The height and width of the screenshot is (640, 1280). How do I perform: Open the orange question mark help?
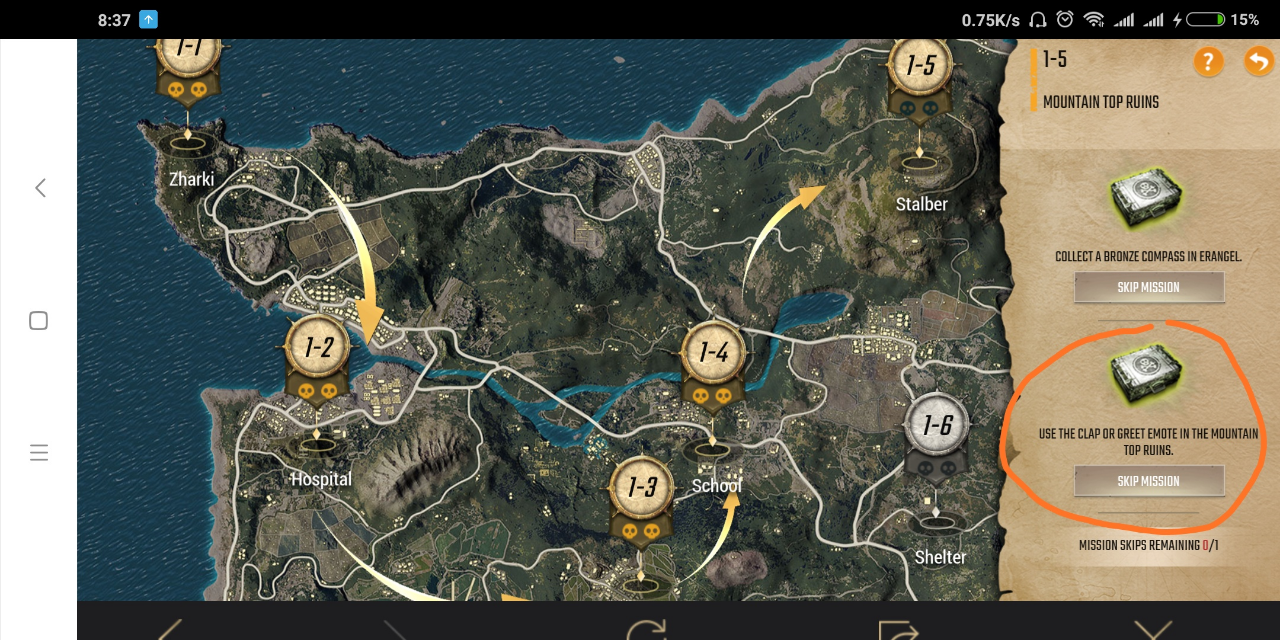coord(1208,62)
